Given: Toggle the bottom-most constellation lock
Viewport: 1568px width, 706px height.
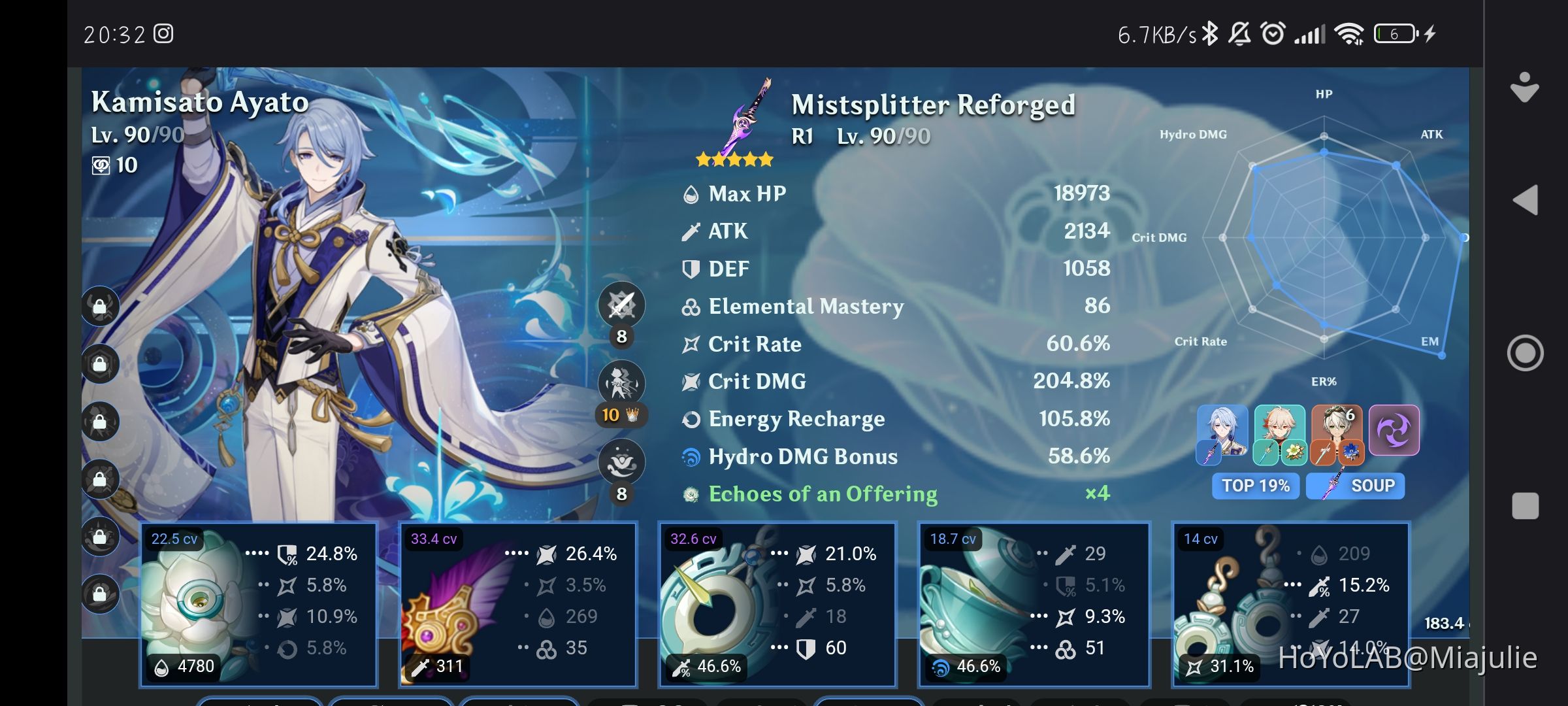Looking at the screenshot, I should tap(101, 594).
